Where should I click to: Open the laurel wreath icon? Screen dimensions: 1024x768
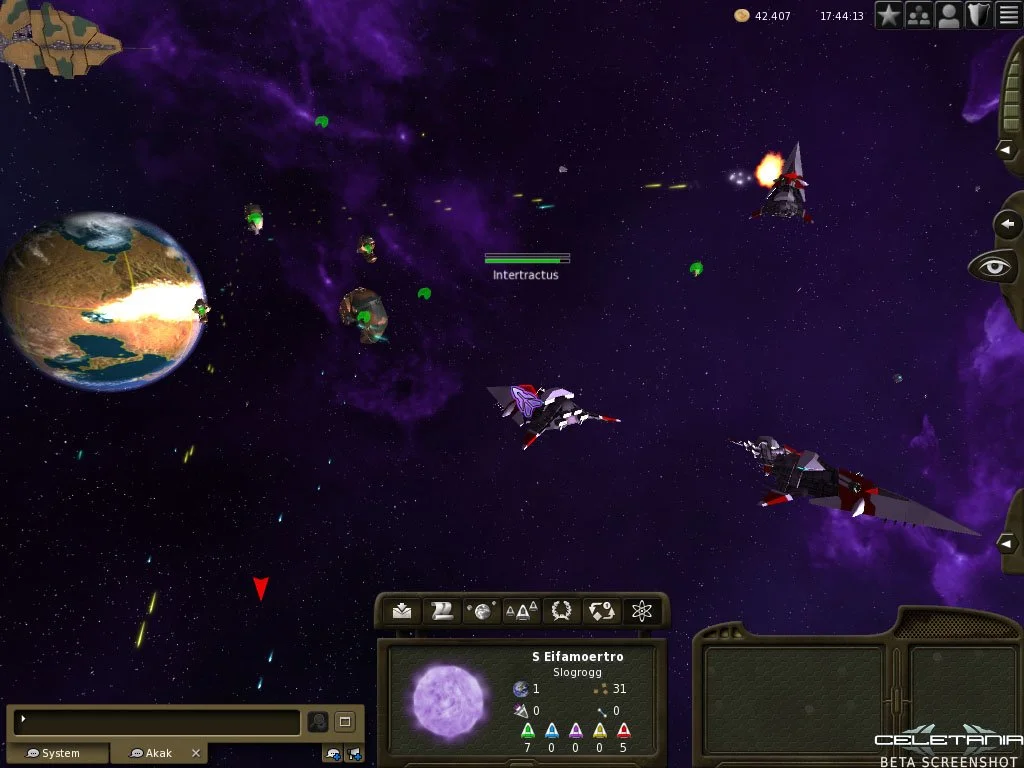(562, 611)
